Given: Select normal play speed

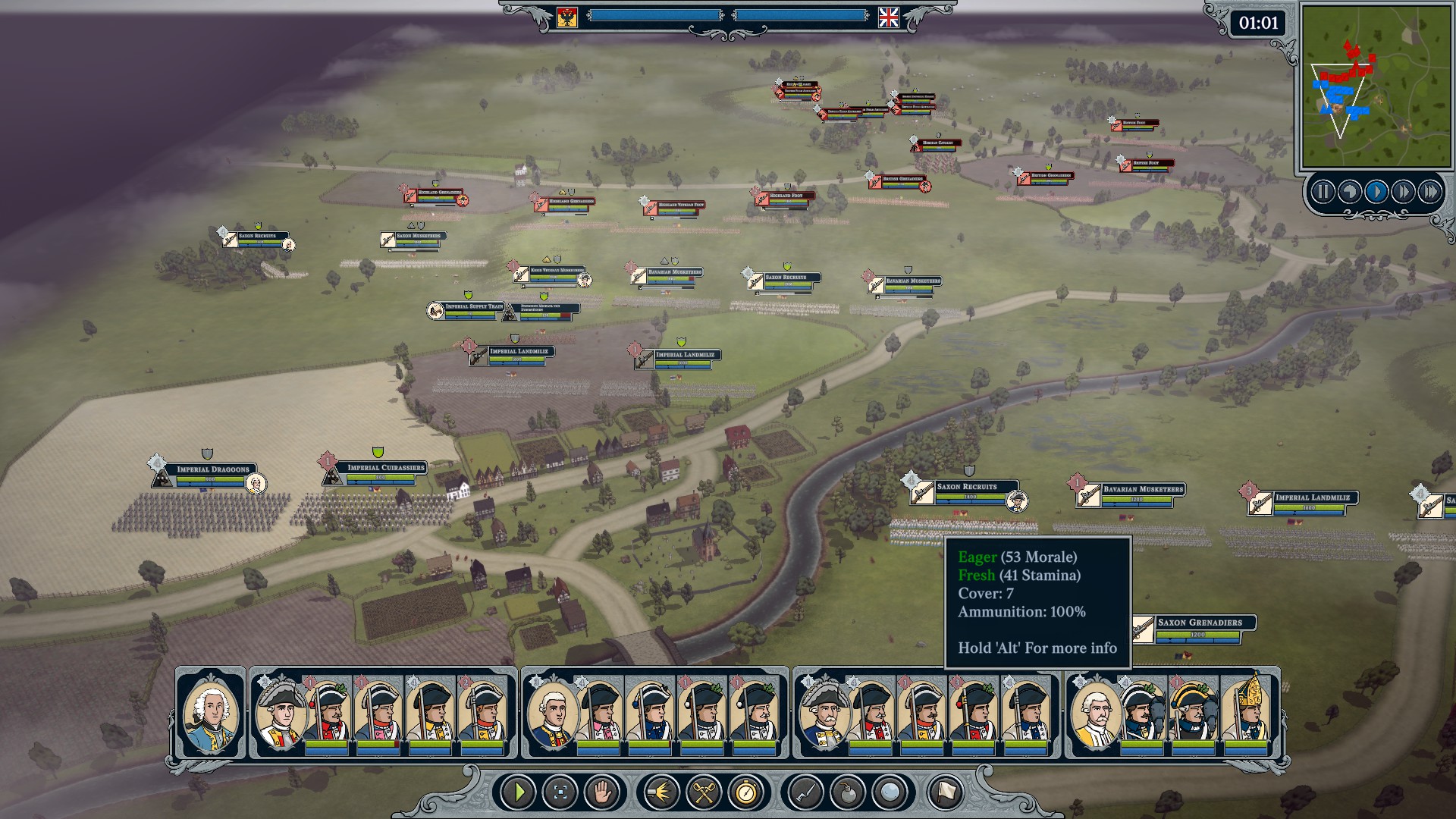Looking at the screenshot, I should coord(1376,192).
